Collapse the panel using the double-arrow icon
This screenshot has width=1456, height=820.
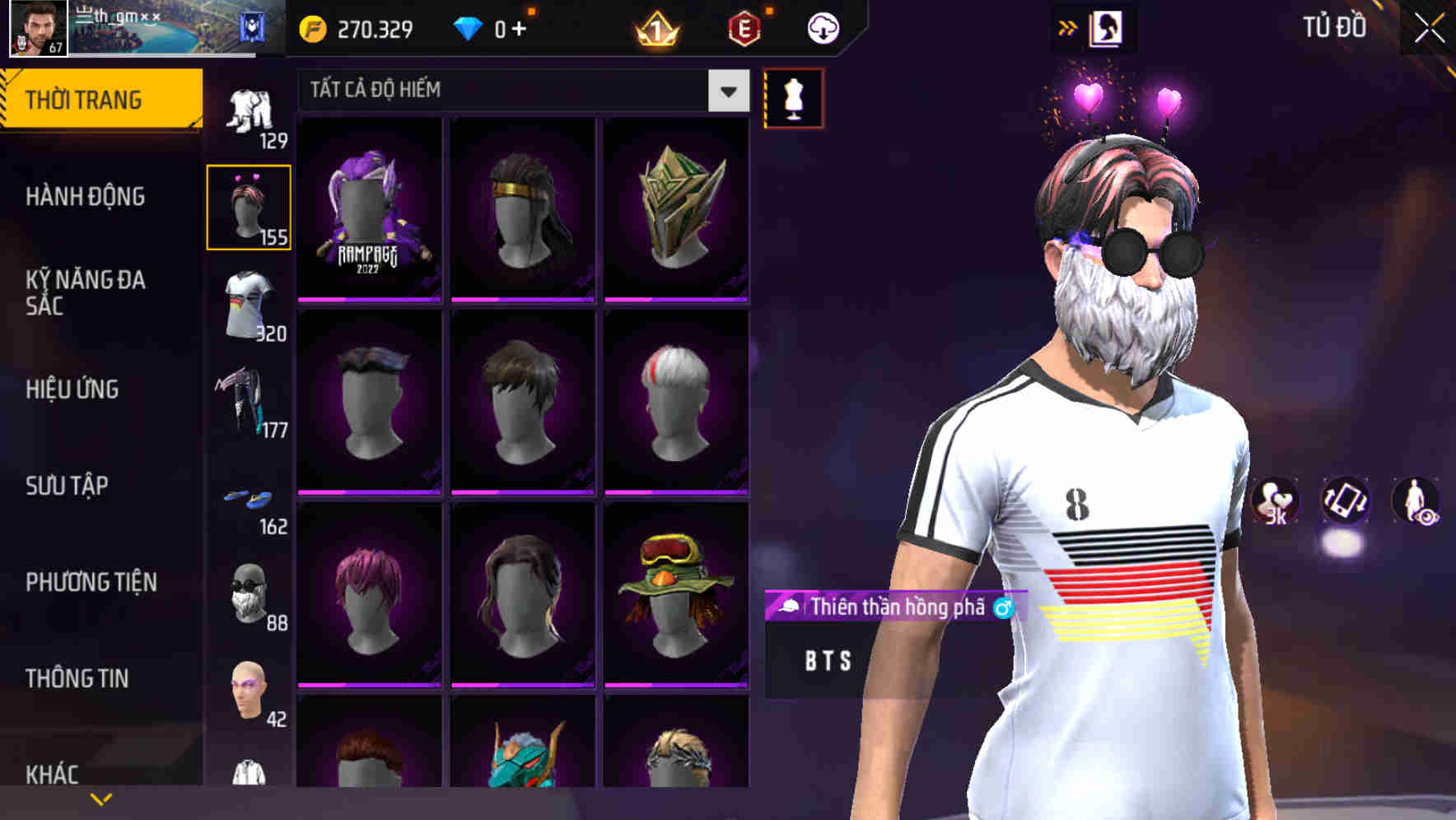click(x=1066, y=26)
